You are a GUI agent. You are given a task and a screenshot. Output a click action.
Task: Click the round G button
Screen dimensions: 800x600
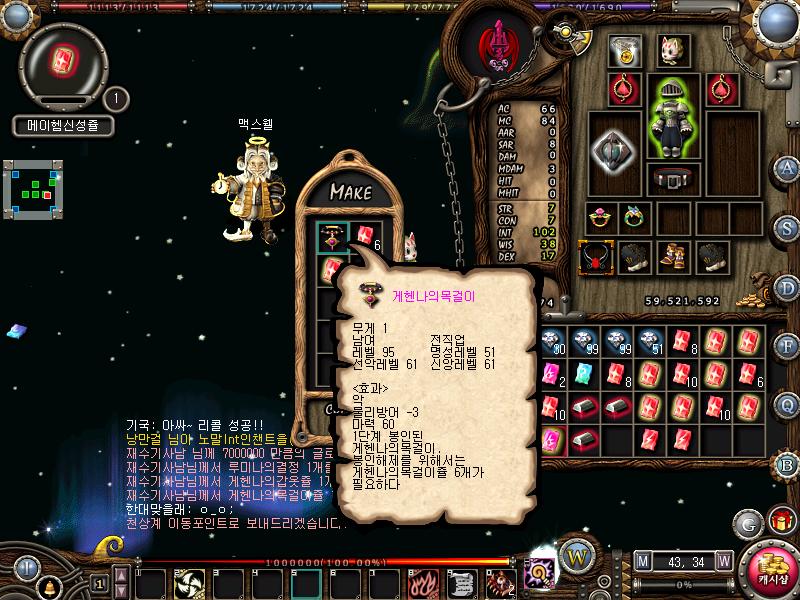tap(746, 523)
